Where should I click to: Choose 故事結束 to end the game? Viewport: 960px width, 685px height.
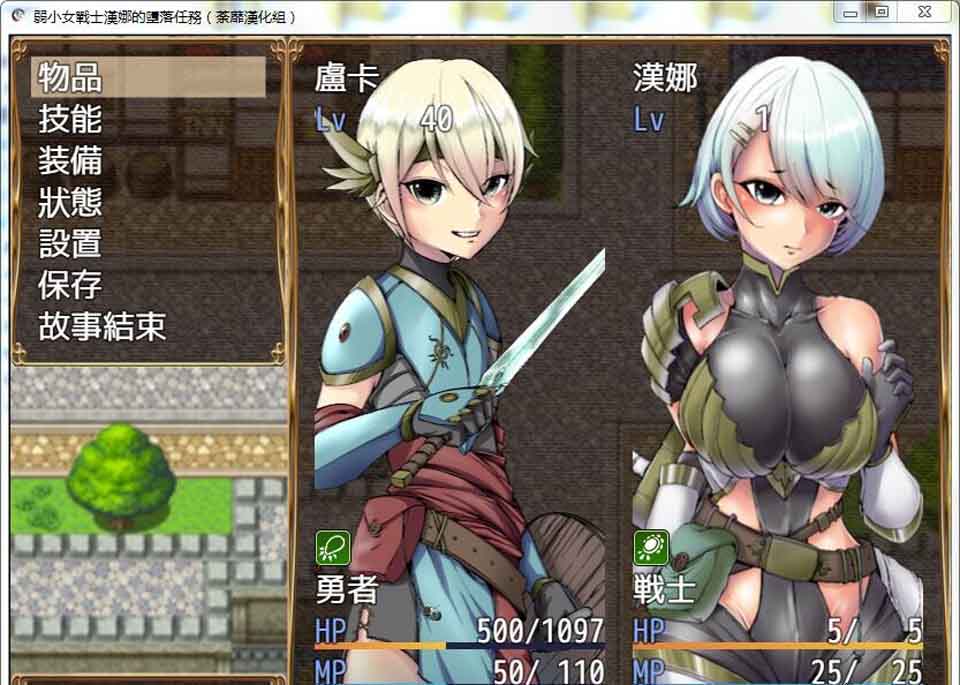[102, 327]
